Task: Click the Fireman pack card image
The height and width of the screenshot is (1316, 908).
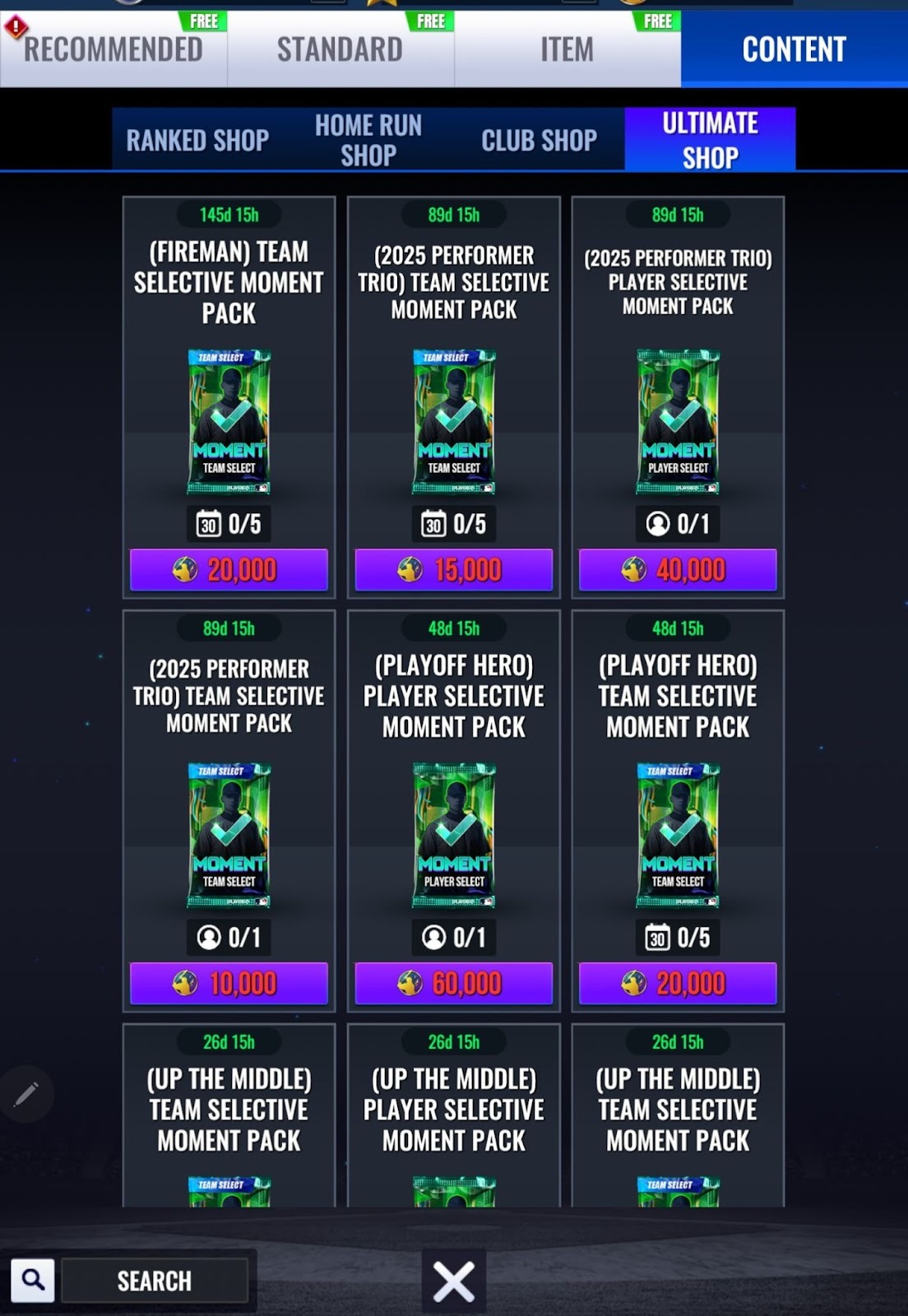Action: [229, 422]
